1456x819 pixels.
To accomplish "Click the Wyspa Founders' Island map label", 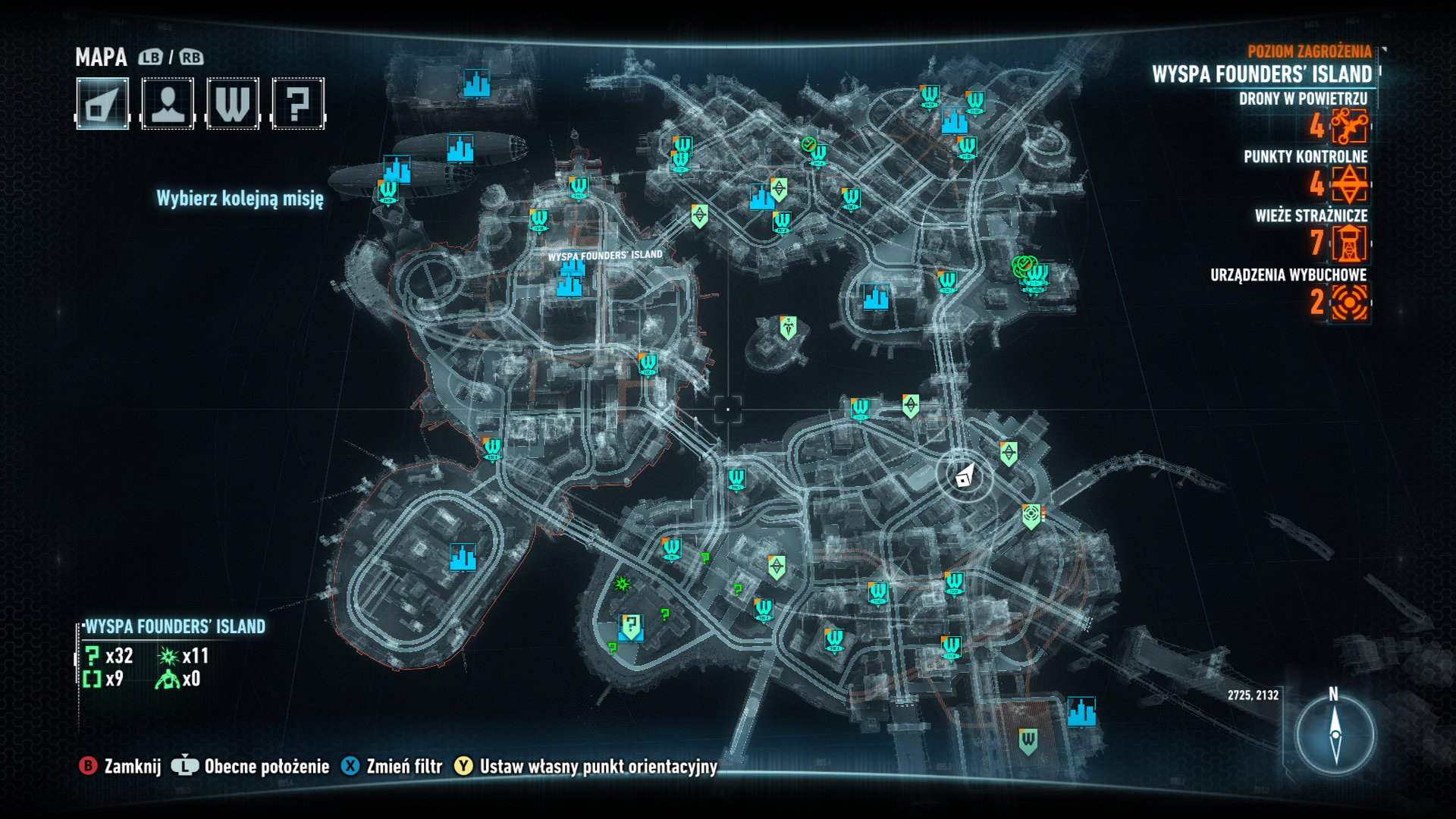I will 605,256.
